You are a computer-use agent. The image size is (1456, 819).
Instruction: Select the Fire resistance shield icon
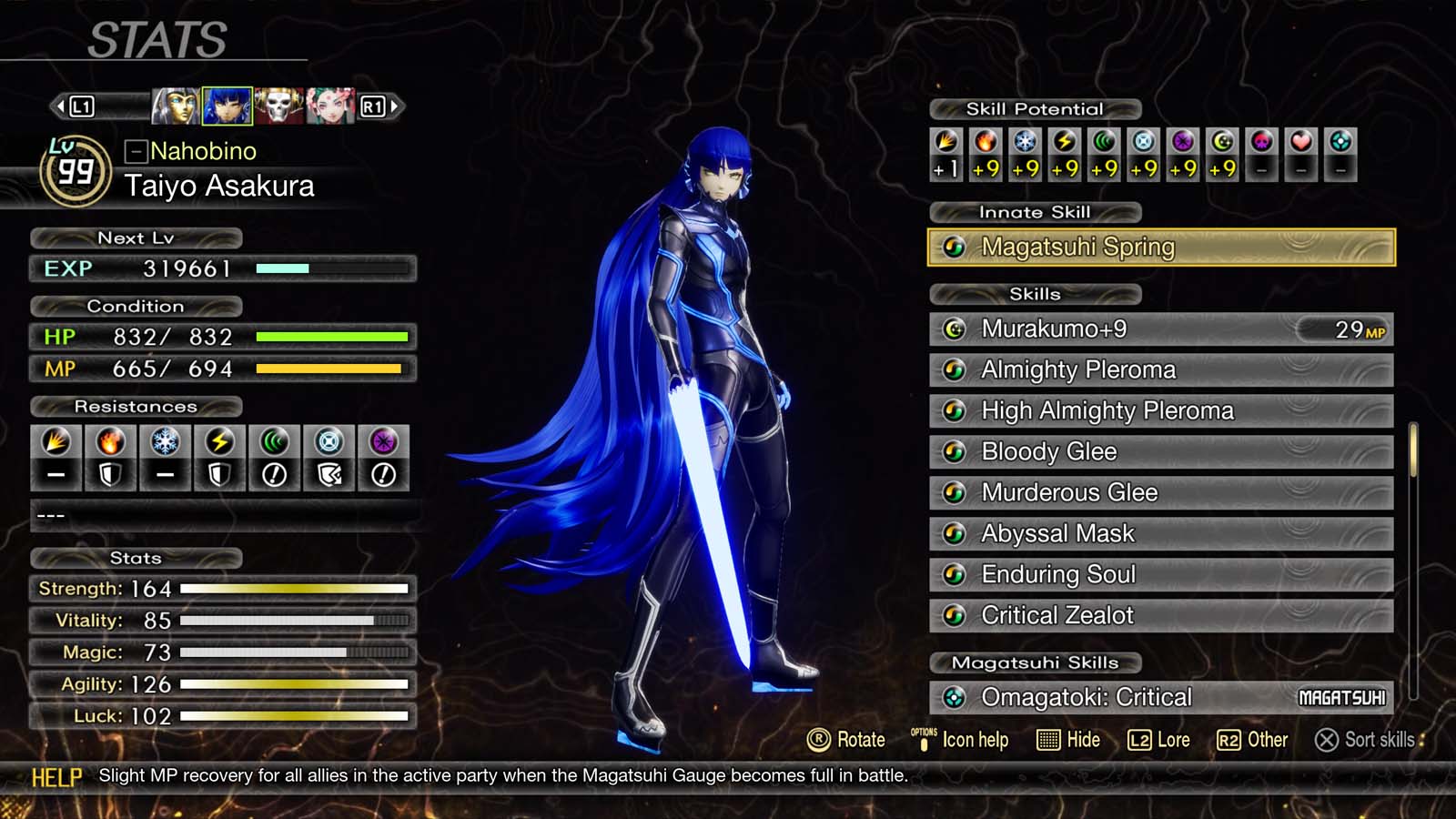(x=110, y=458)
